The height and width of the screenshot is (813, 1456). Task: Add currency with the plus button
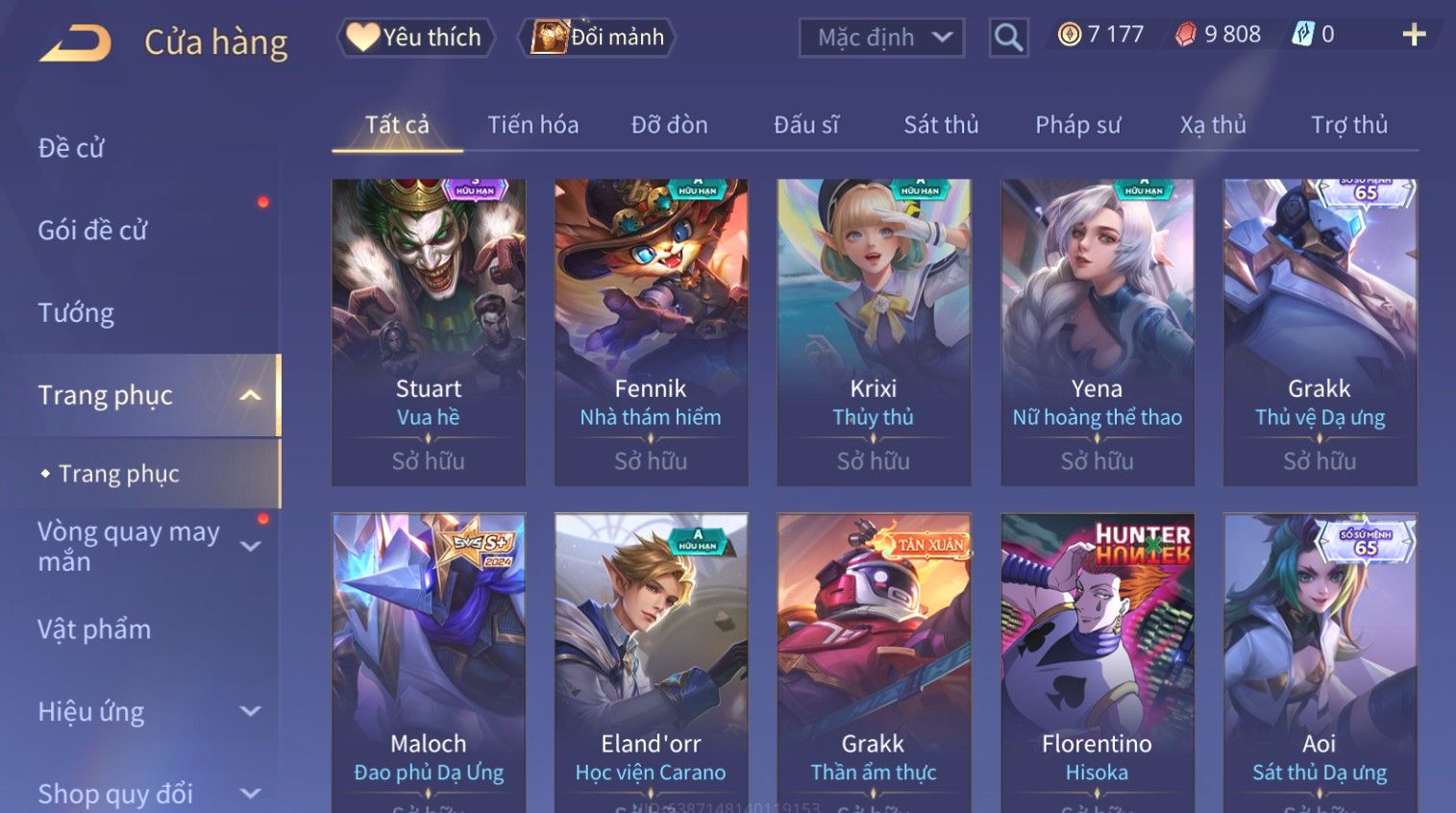coord(1414,36)
